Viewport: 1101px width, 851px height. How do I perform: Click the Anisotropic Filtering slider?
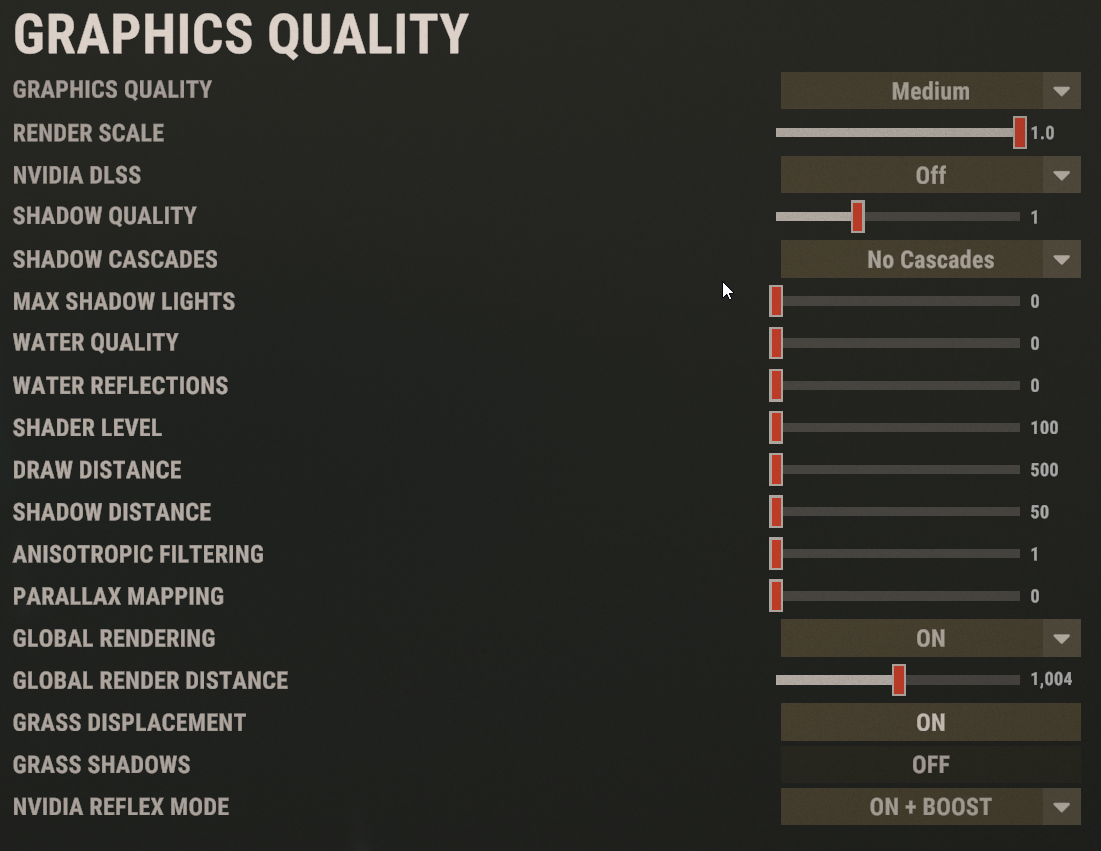[776, 554]
